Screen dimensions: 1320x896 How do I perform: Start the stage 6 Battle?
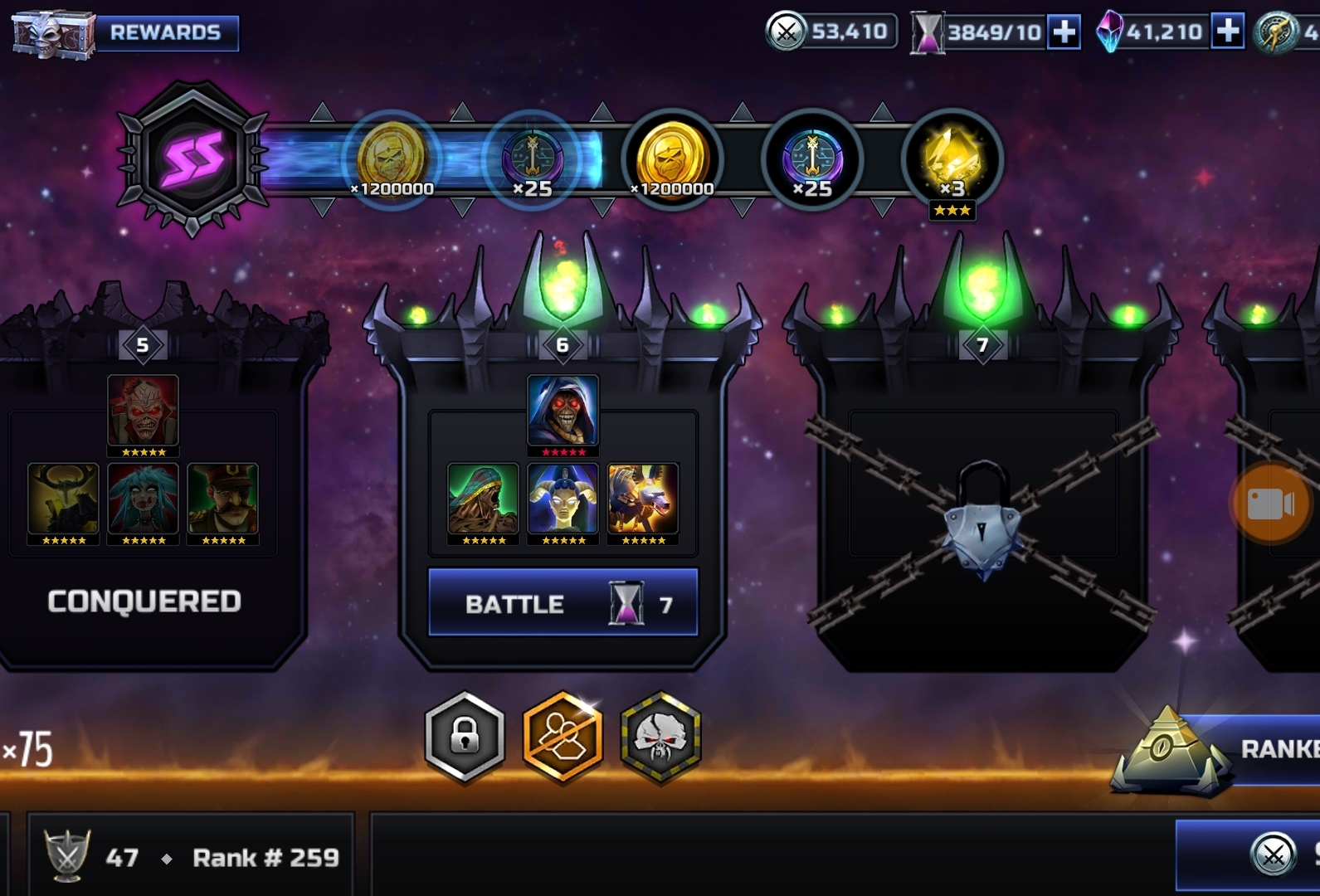click(563, 603)
